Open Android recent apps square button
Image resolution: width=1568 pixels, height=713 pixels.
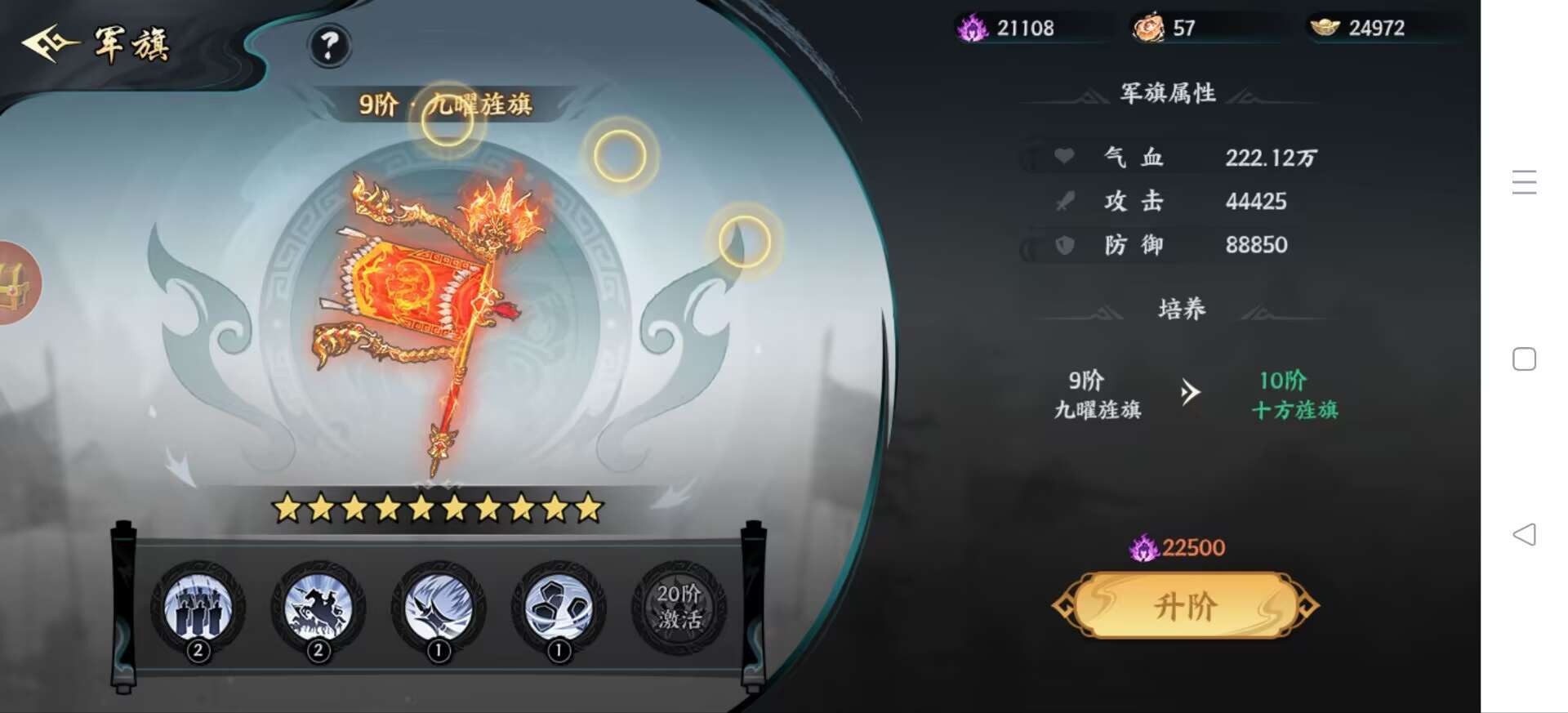click(1521, 358)
